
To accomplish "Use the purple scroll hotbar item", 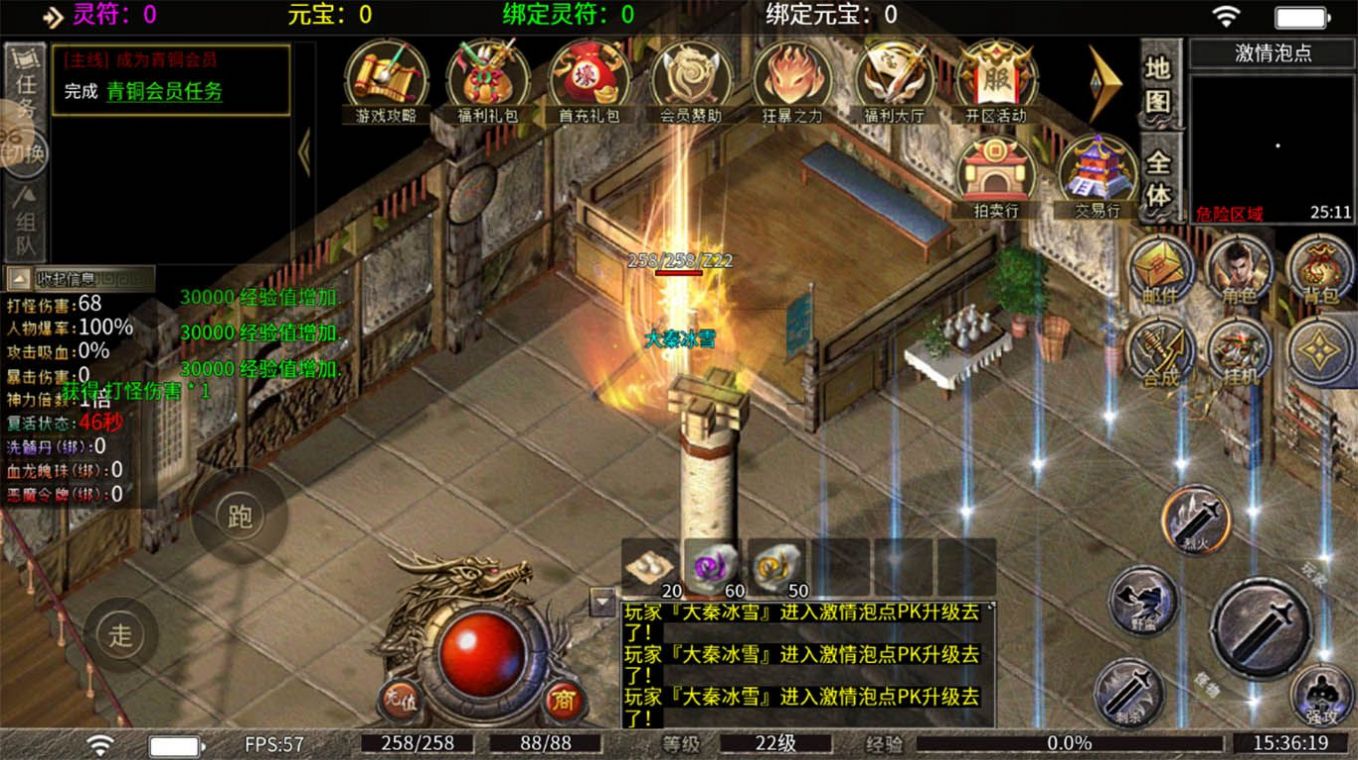I will click(x=712, y=566).
